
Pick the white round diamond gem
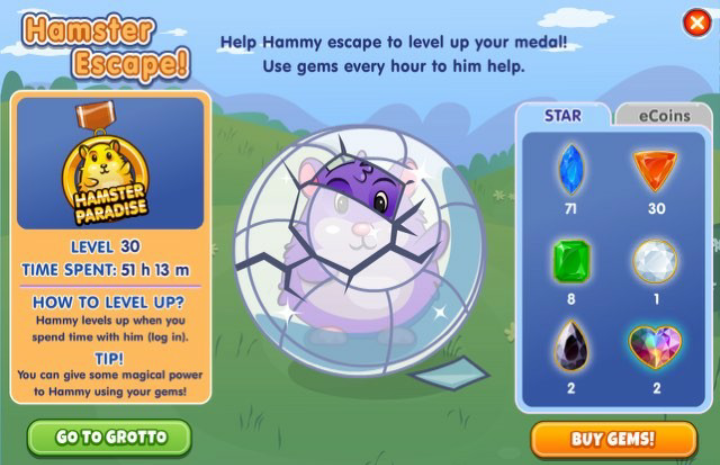click(656, 261)
